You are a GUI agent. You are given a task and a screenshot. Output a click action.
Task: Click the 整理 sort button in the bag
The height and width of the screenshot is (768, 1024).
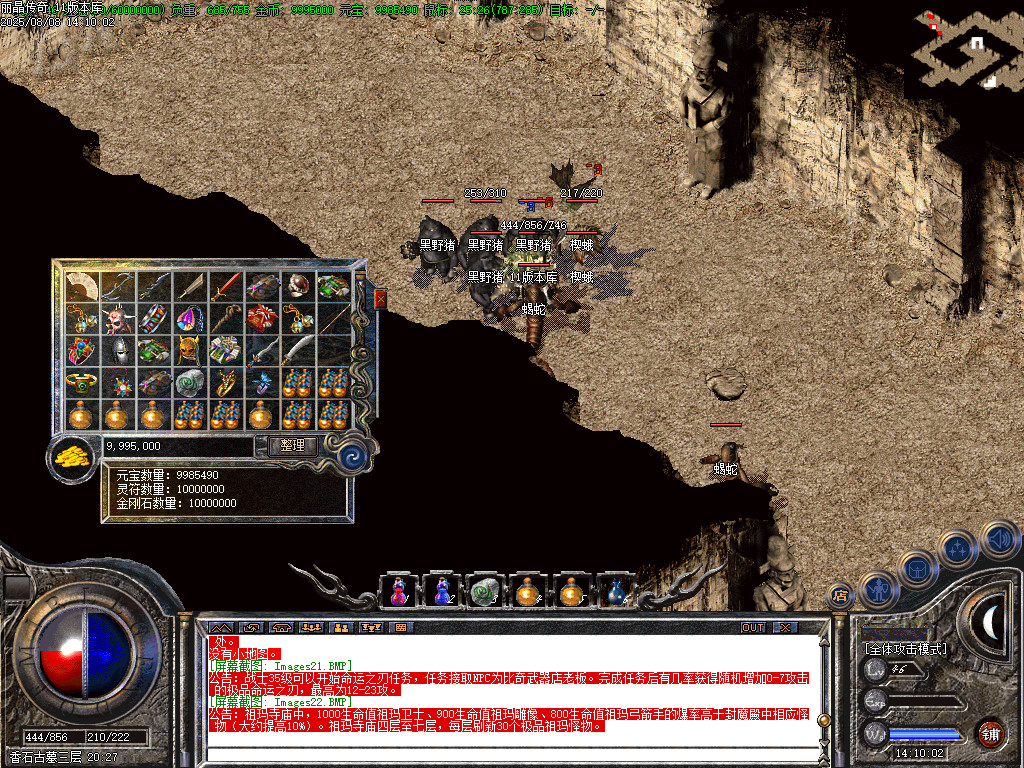coord(293,446)
